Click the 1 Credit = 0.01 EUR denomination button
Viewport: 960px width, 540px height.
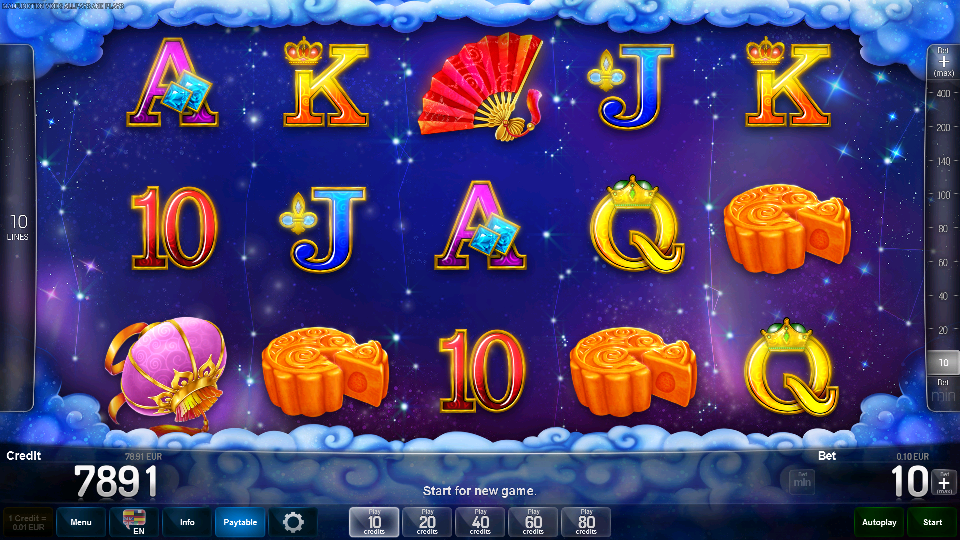point(28,522)
